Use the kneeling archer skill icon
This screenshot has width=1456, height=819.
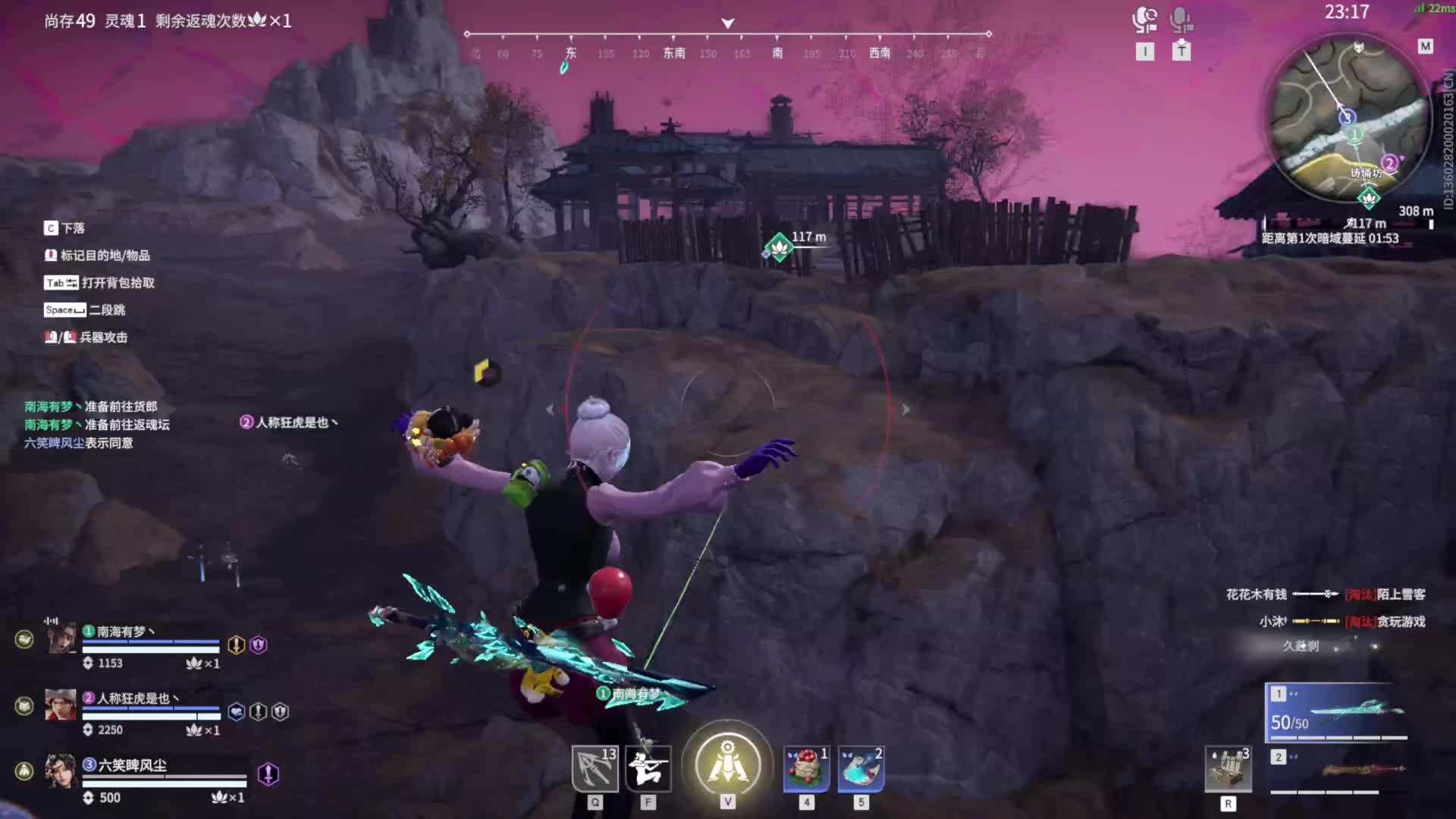pyautogui.click(x=648, y=768)
